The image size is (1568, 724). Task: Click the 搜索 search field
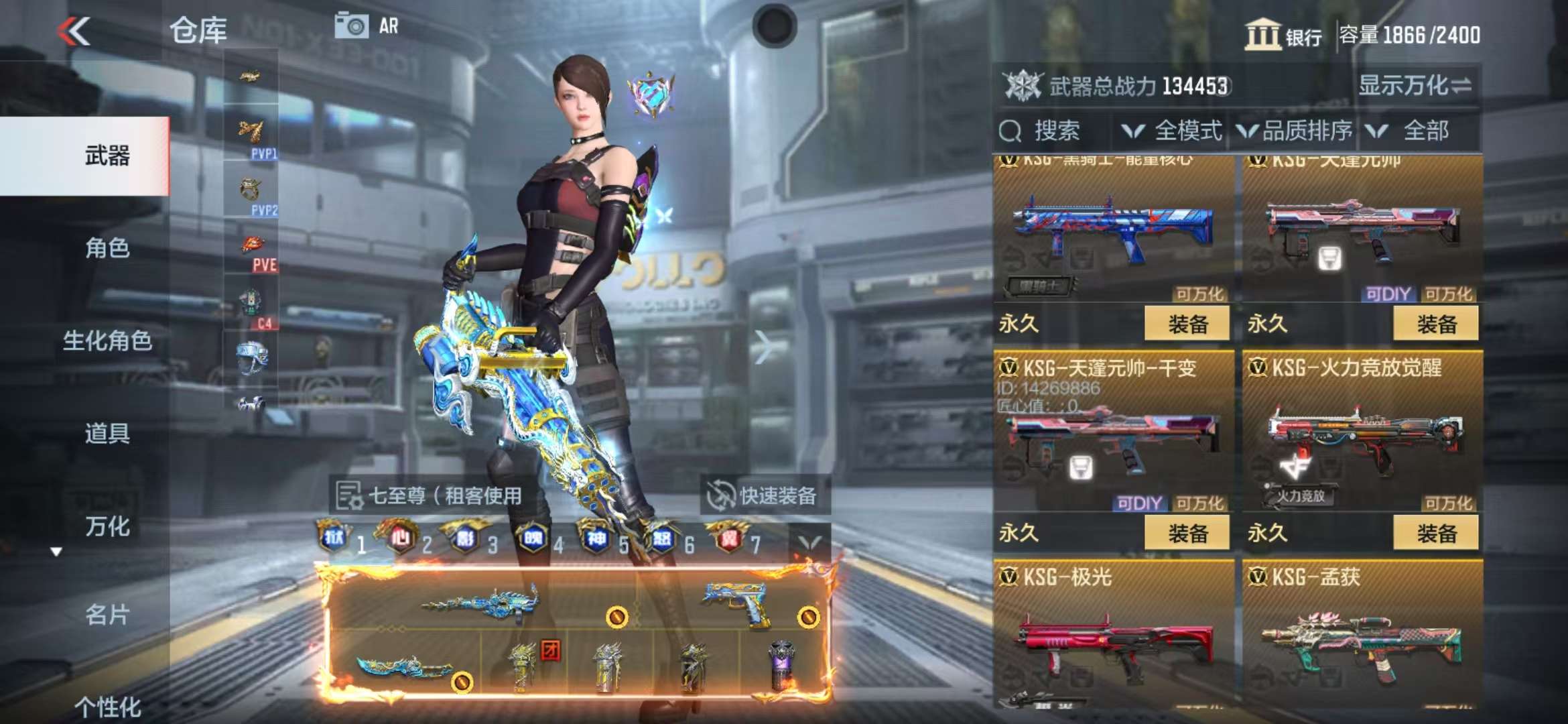pos(1055,131)
